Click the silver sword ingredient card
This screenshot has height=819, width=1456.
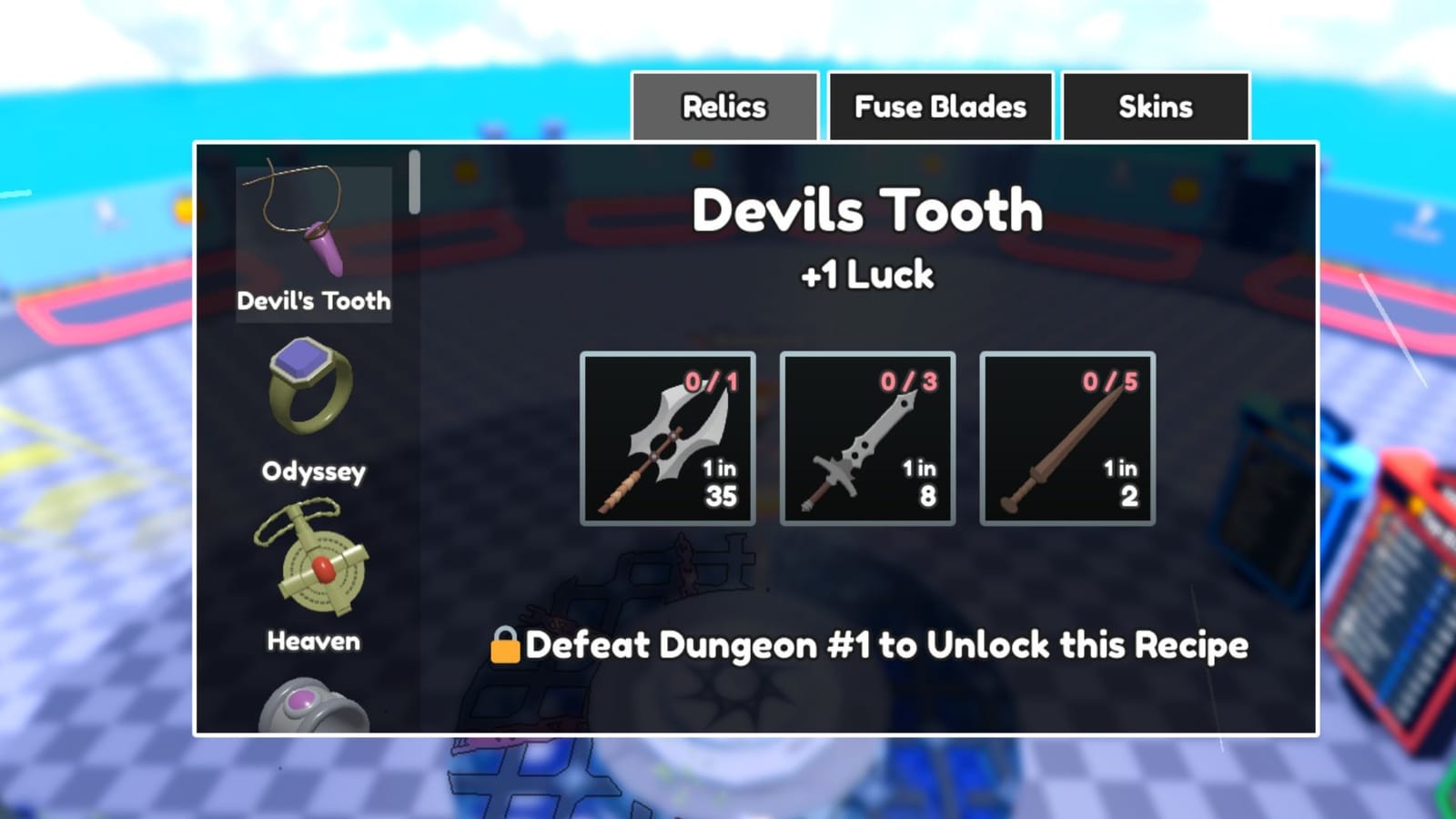(x=866, y=440)
